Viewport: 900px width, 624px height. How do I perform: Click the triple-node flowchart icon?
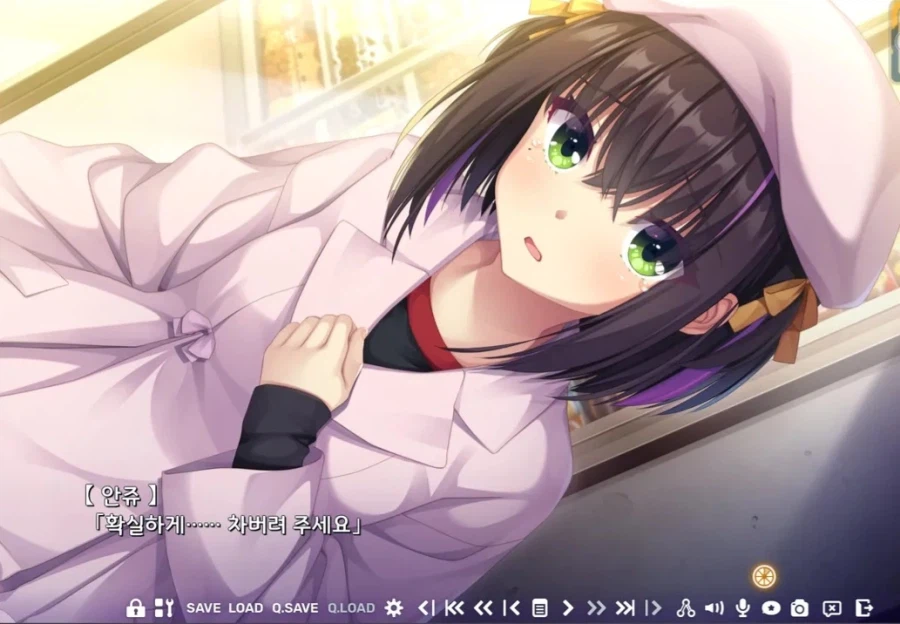pos(686,608)
